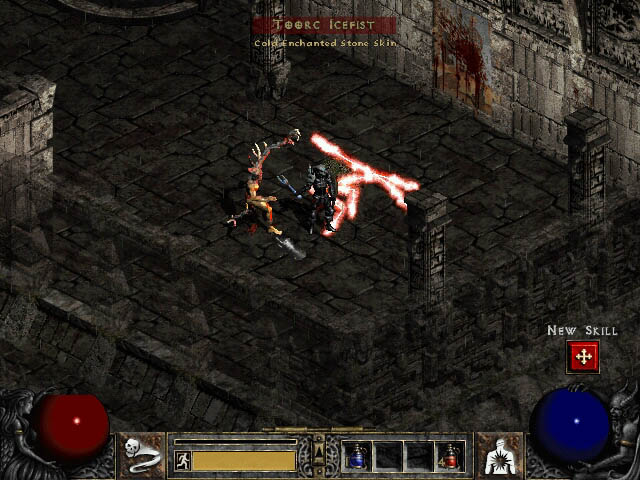Choose the right skill burst-figure icon
Screen dimensions: 640x480
(x=497, y=455)
